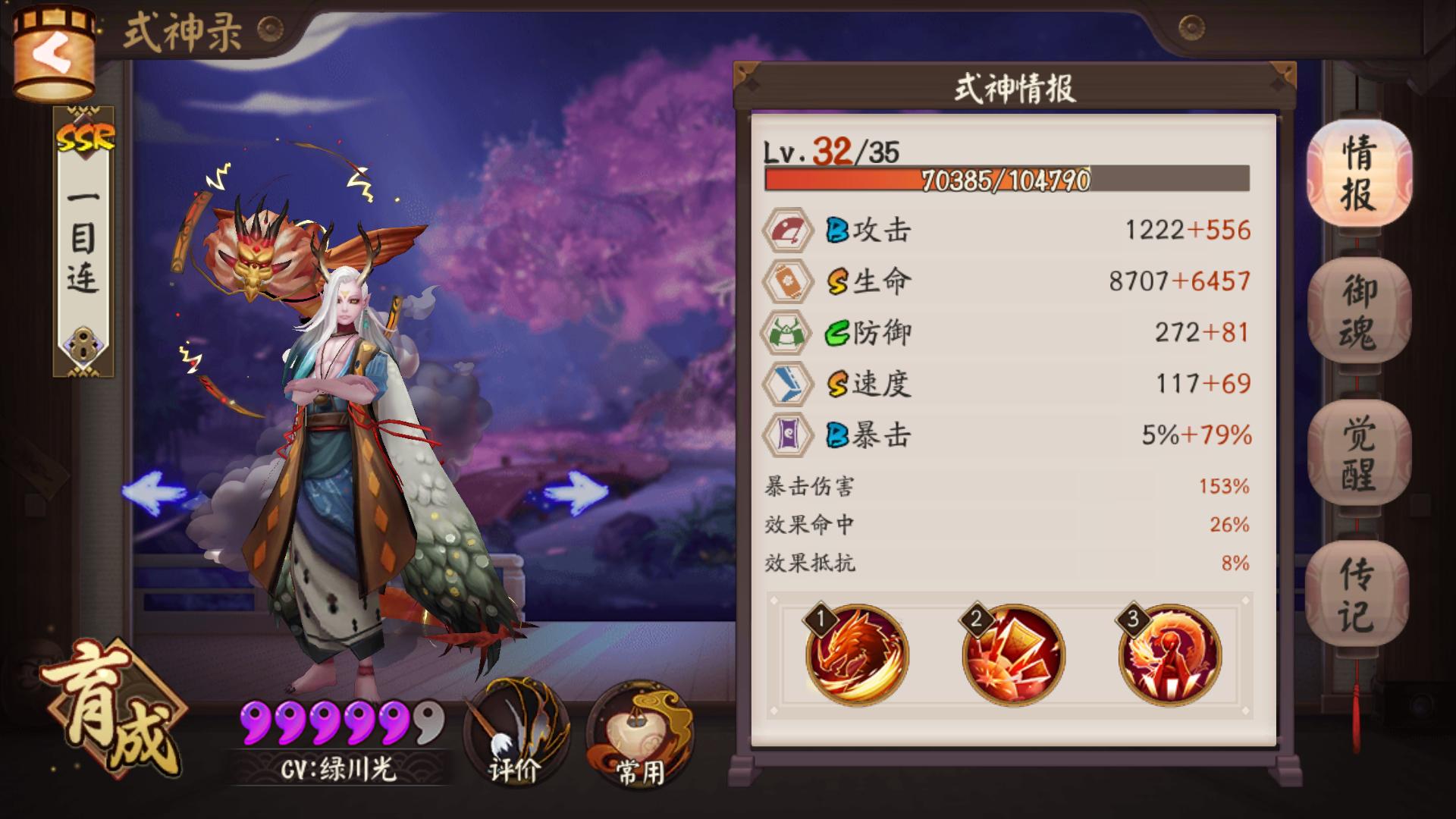Click the 防御 defense stat icon

[x=789, y=331]
